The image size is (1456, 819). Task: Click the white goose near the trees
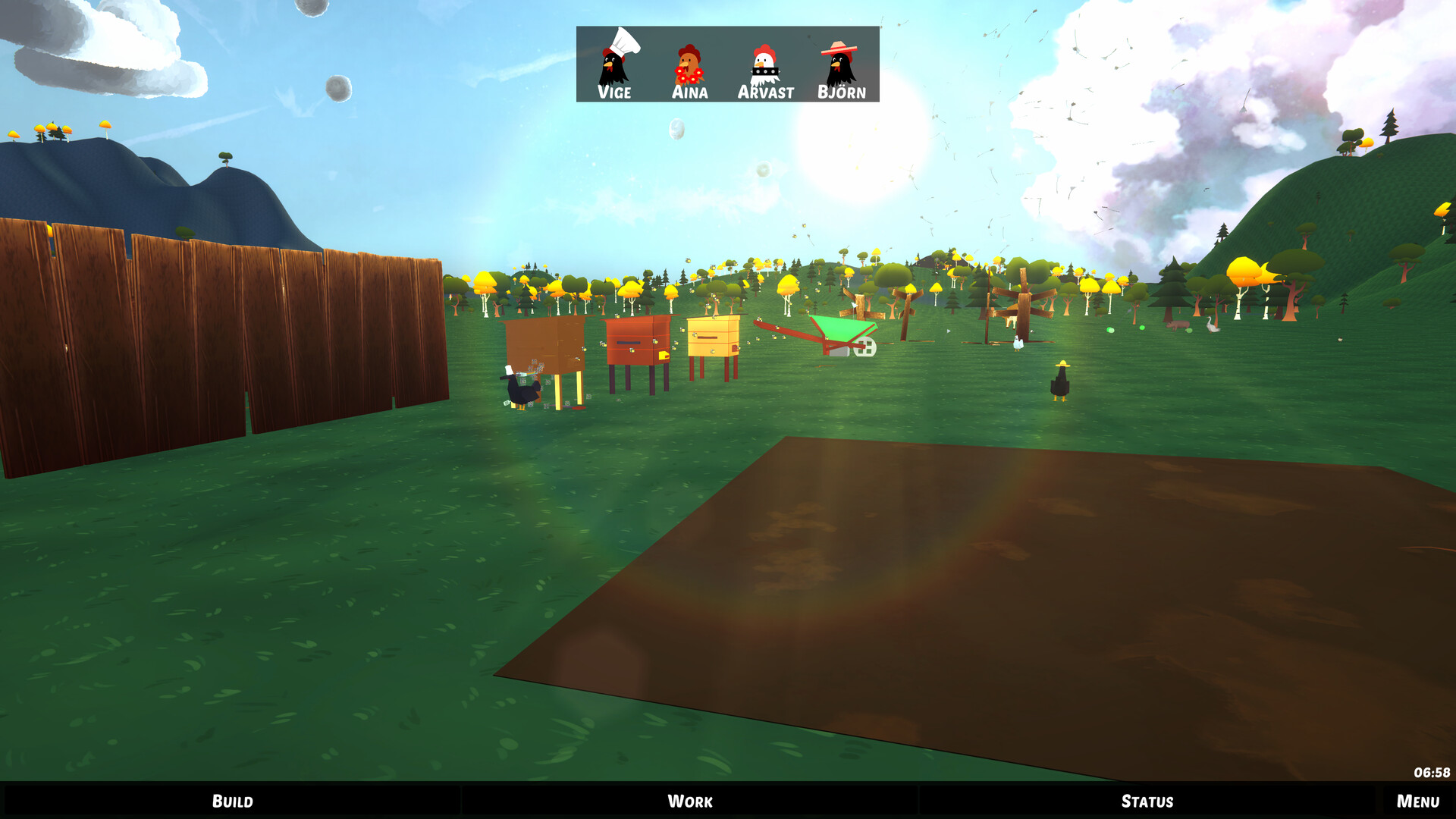click(x=1212, y=325)
